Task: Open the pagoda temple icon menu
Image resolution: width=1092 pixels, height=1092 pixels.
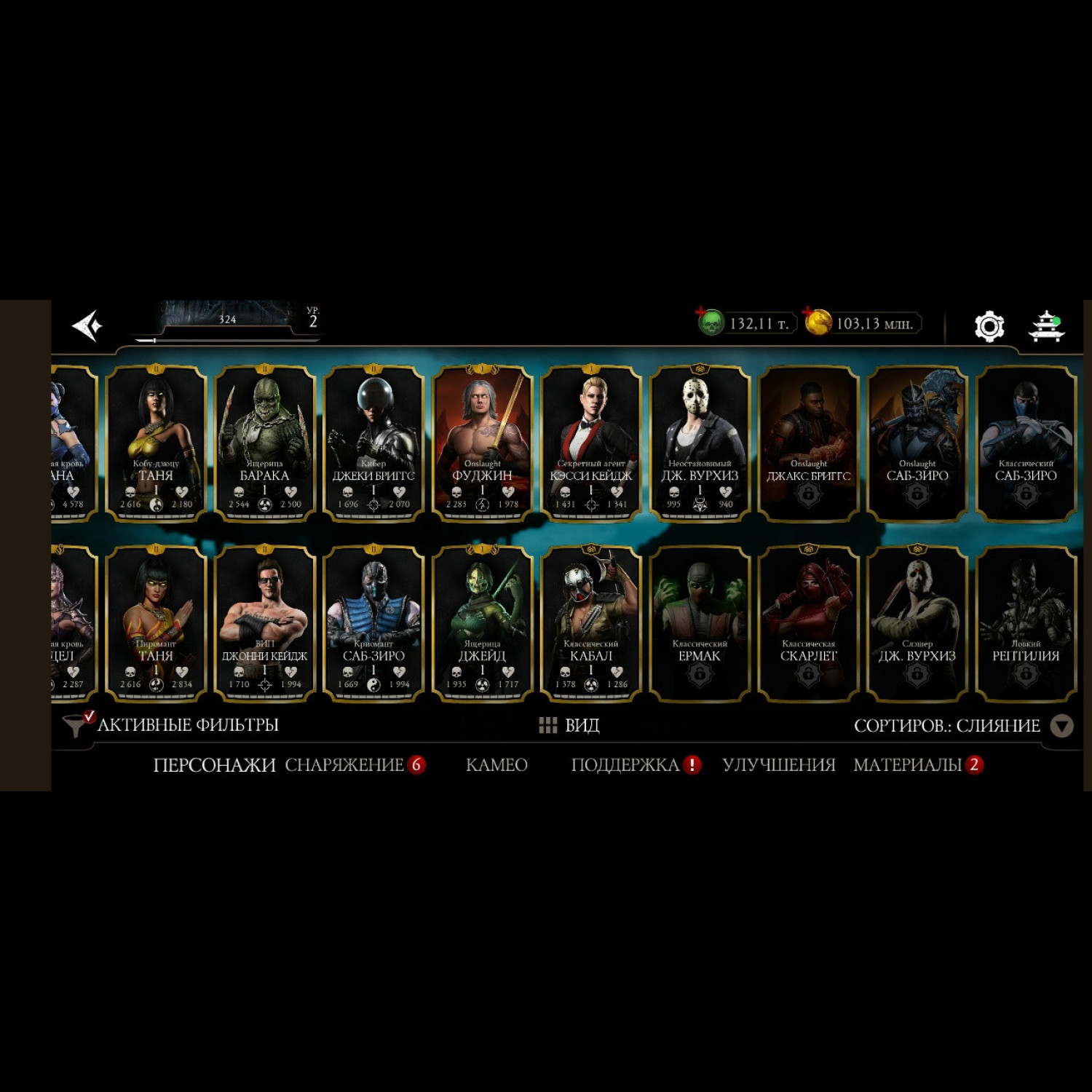Action: 1046,325
